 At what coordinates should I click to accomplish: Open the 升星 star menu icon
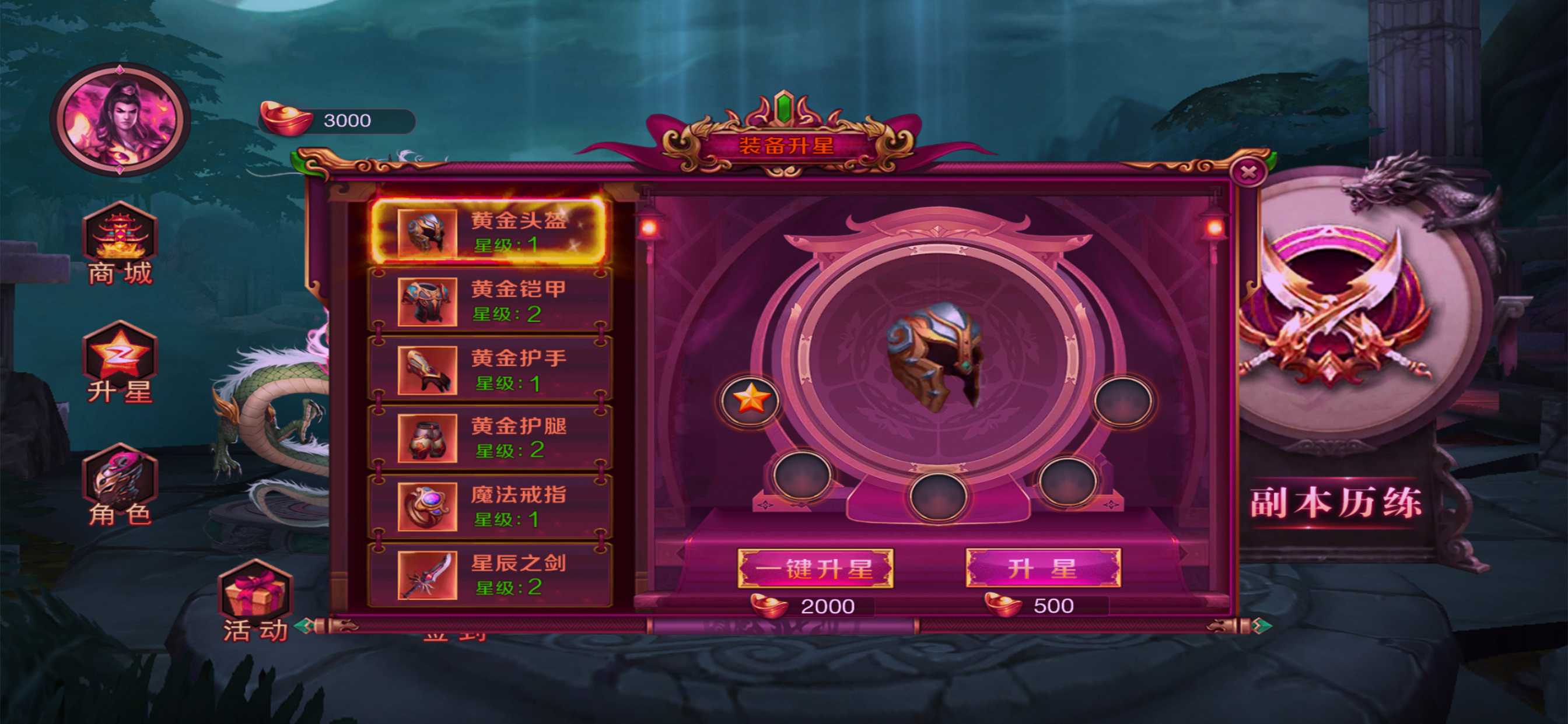(120, 363)
